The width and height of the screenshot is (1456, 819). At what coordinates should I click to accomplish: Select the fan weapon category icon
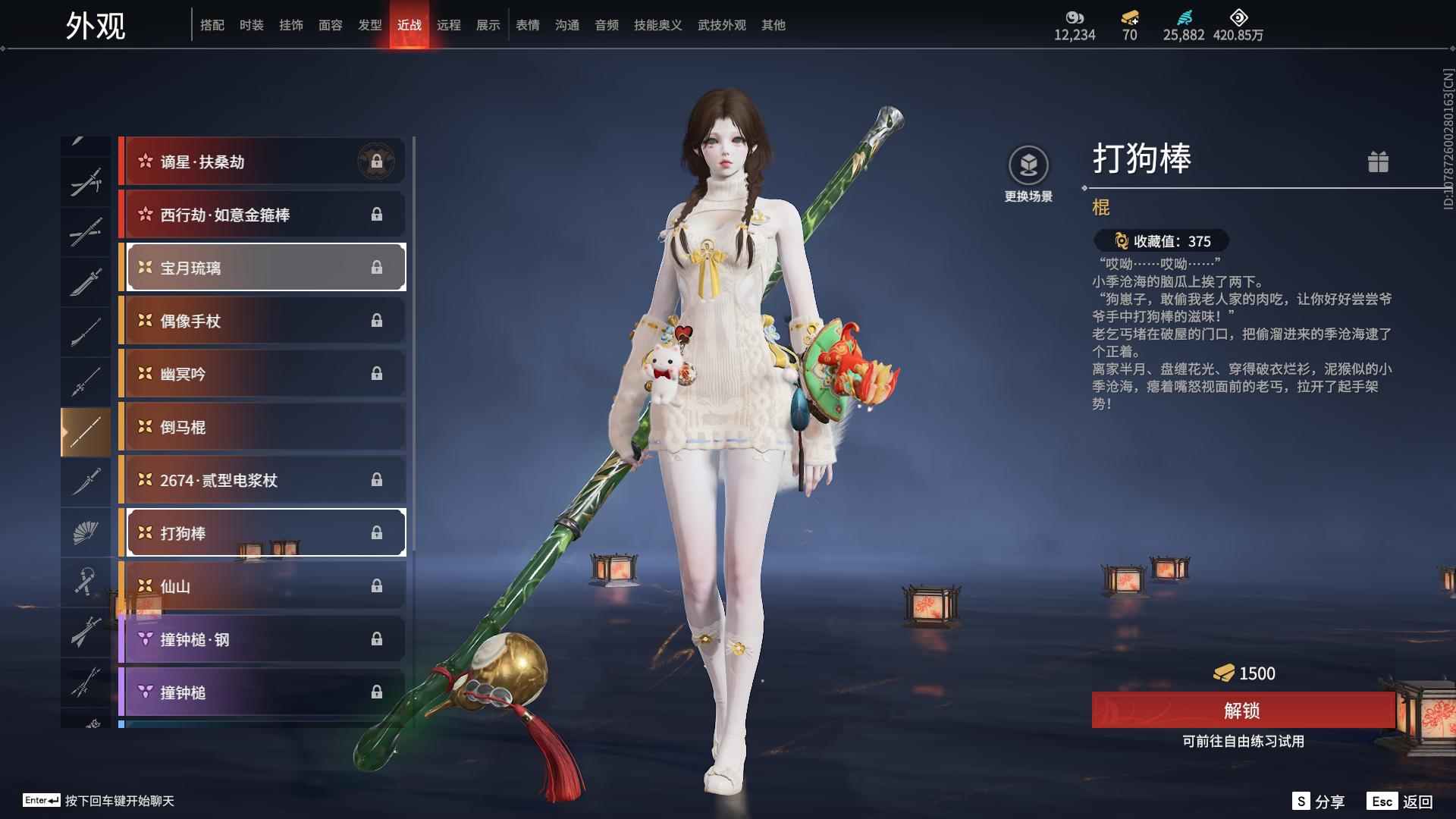click(86, 532)
